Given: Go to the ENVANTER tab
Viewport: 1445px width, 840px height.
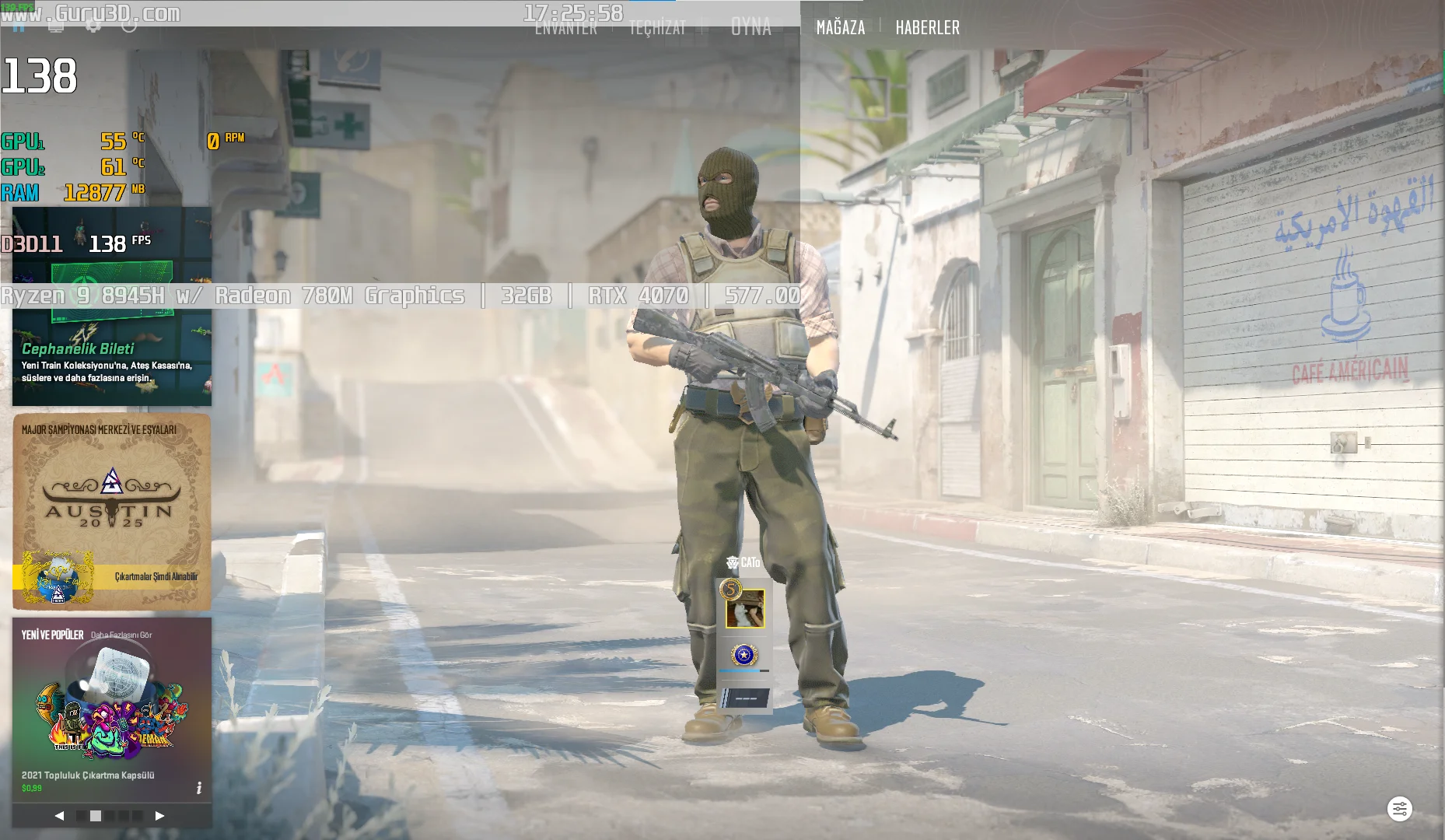Looking at the screenshot, I should (x=566, y=28).
